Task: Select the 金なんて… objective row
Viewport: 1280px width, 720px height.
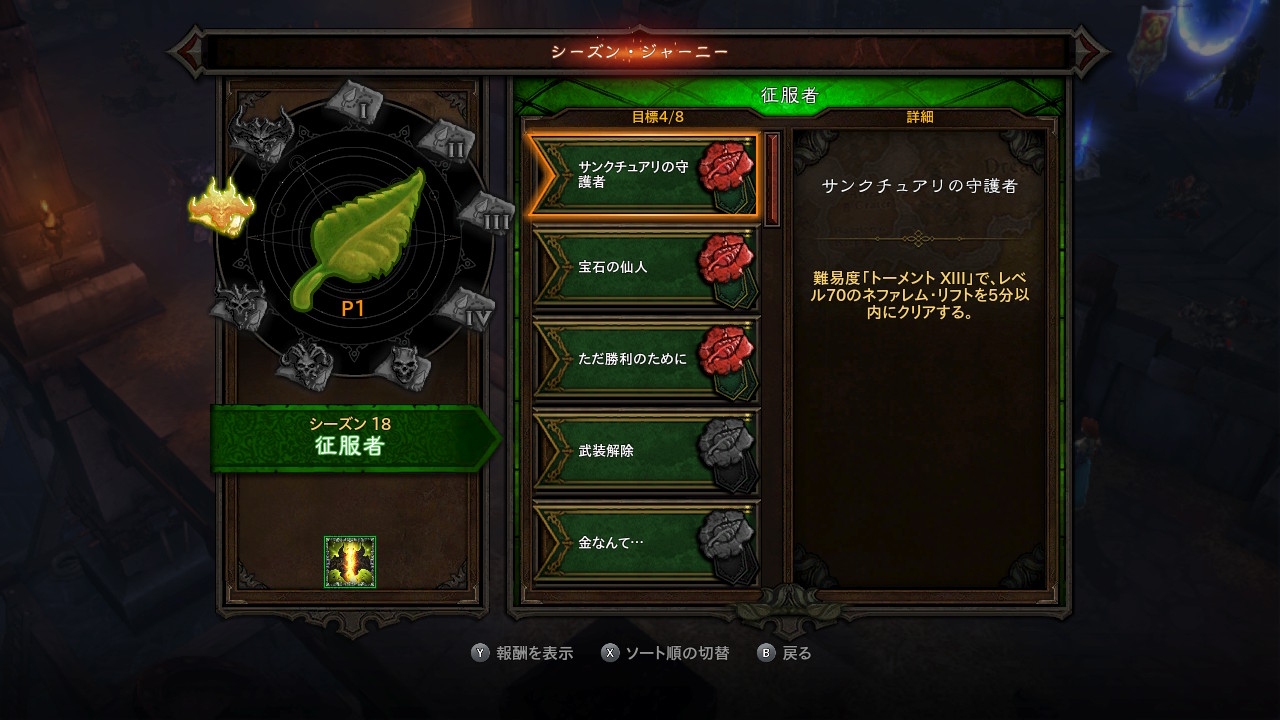Action: 642,542
